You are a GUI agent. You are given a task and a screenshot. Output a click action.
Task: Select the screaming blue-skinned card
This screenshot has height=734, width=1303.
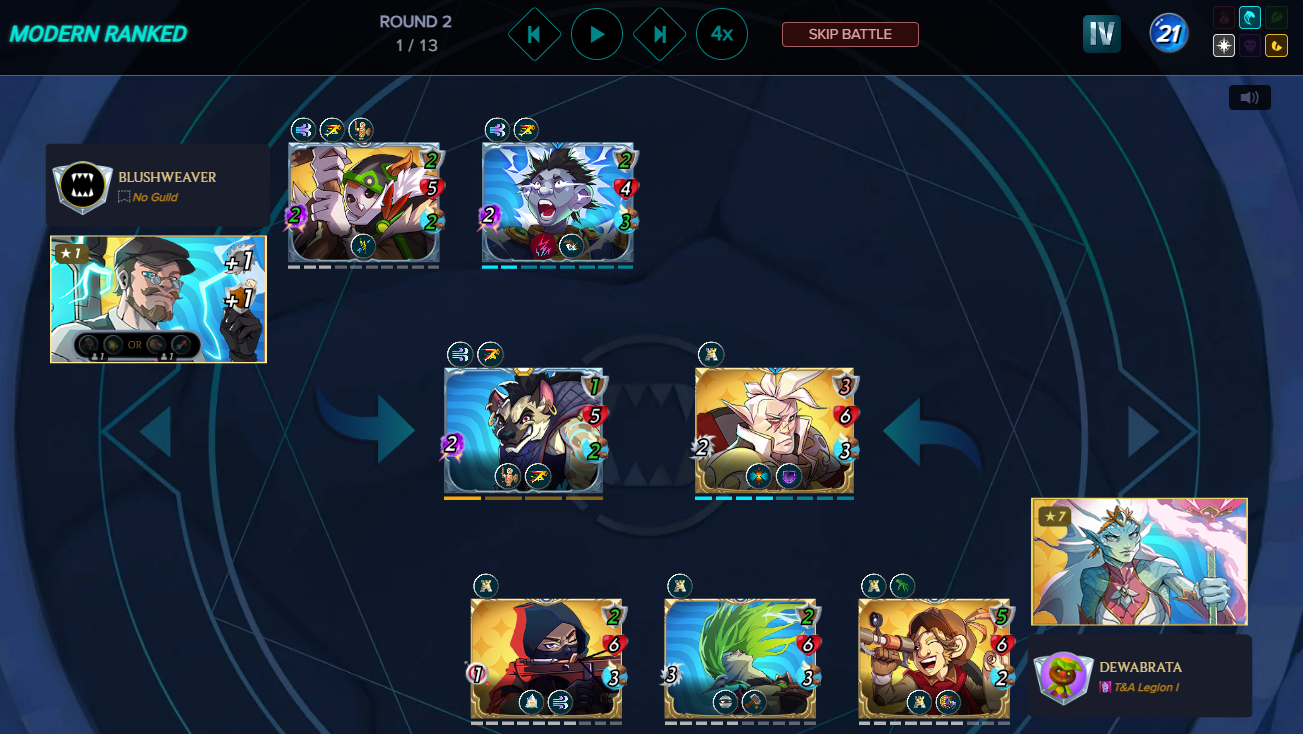[557, 203]
